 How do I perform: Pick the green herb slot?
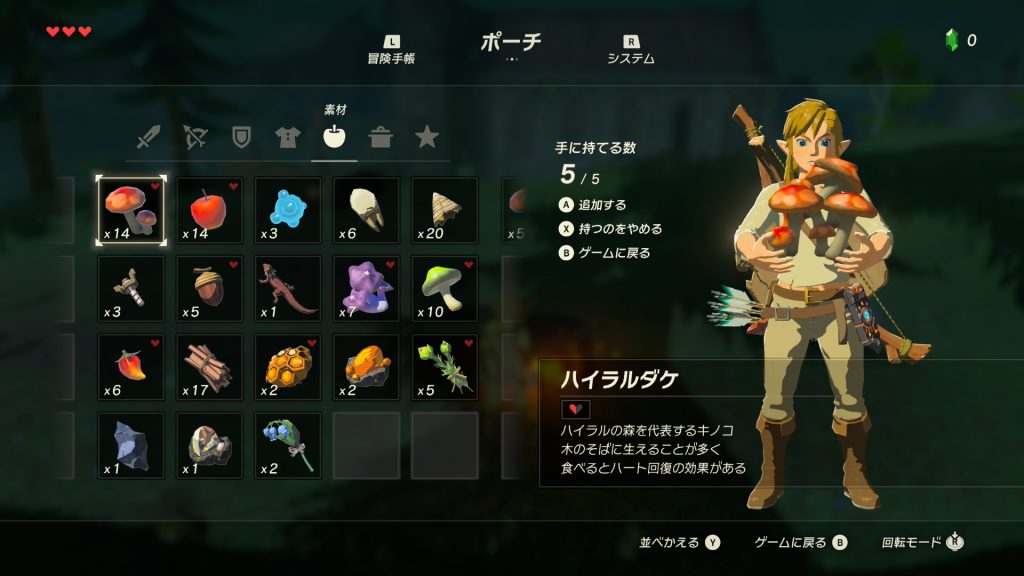444,367
